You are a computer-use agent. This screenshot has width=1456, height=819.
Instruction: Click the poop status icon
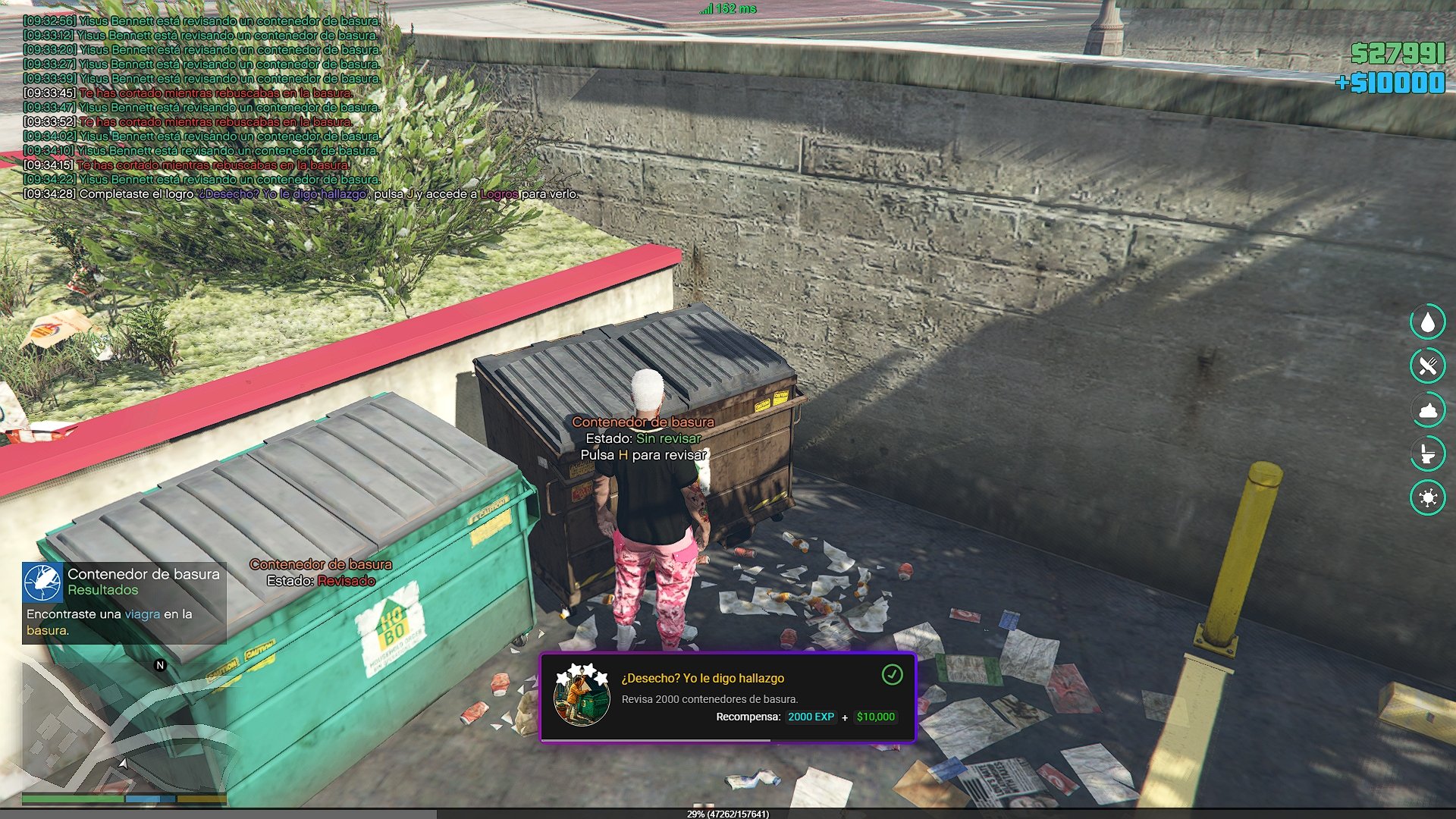tap(1427, 410)
